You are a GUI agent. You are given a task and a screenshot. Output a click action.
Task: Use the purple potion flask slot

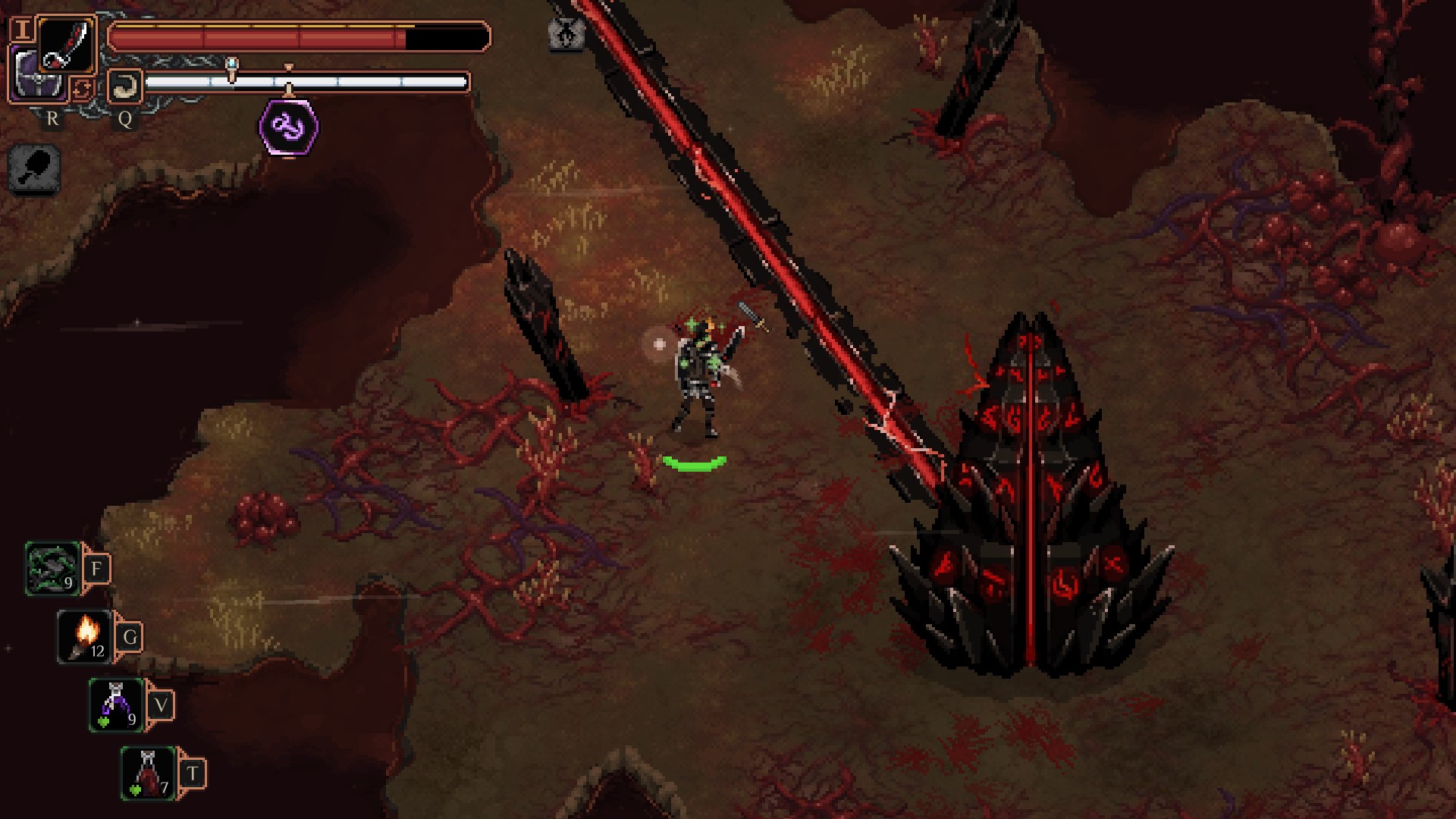117,705
